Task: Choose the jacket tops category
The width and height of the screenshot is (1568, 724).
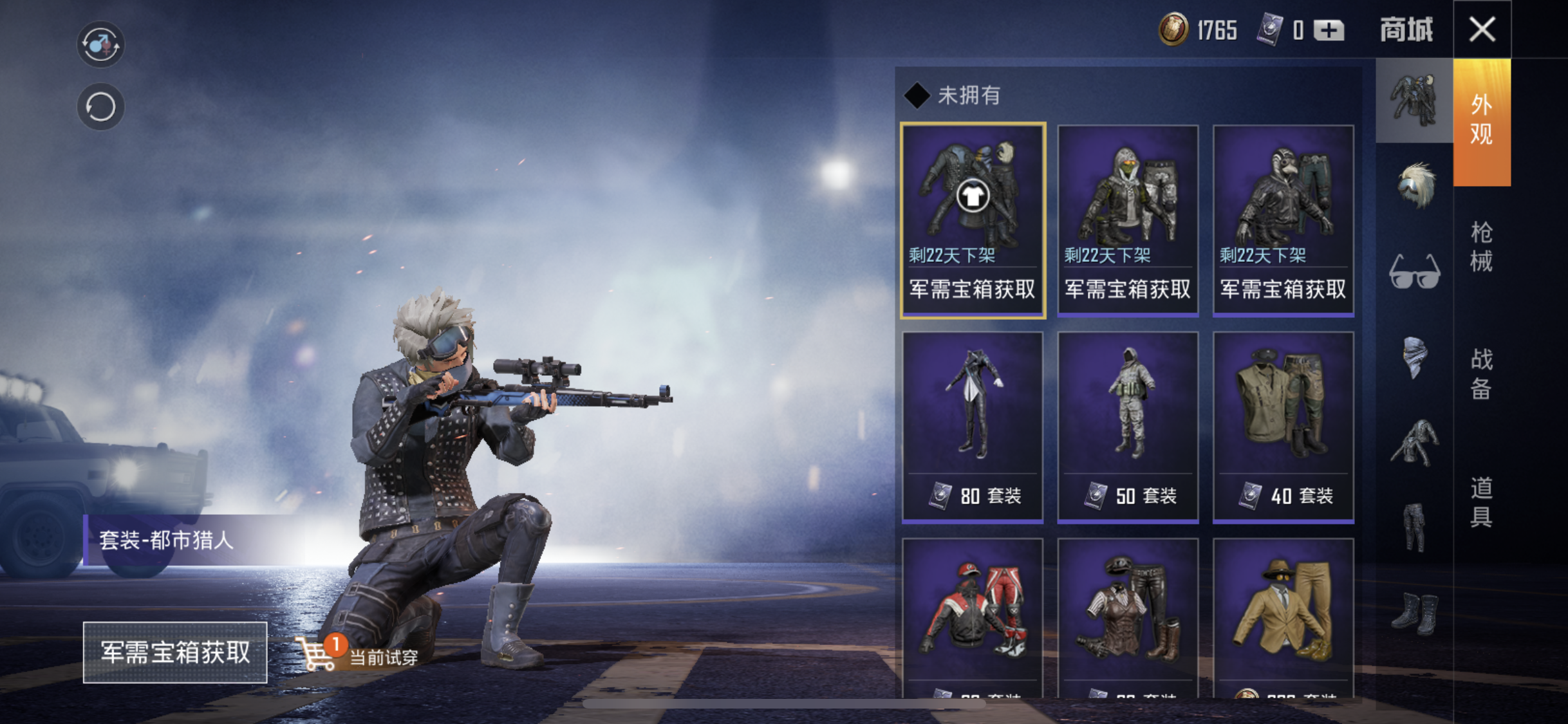Action: (x=1414, y=443)
